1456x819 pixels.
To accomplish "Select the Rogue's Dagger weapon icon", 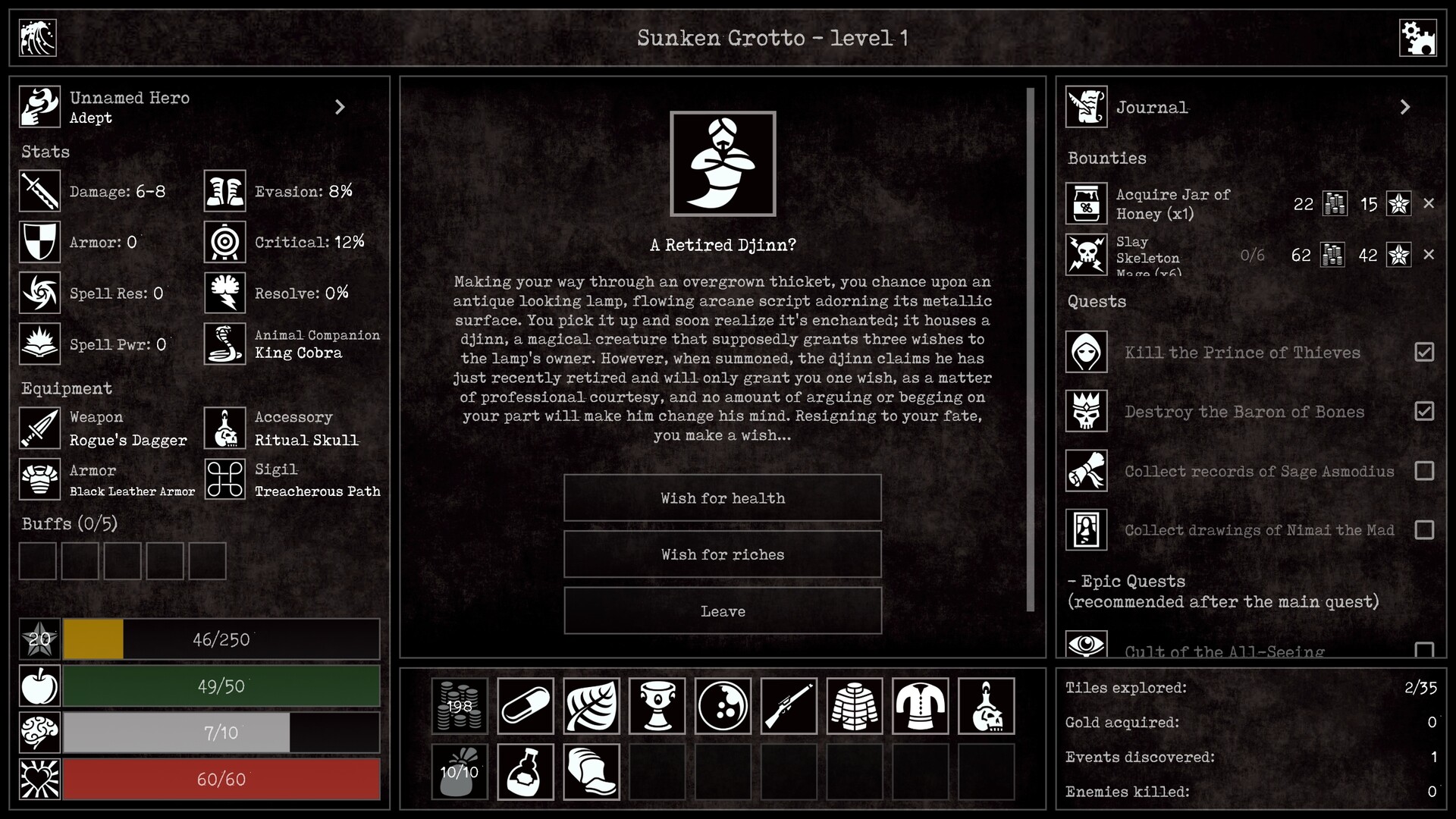I will [39, 428].
